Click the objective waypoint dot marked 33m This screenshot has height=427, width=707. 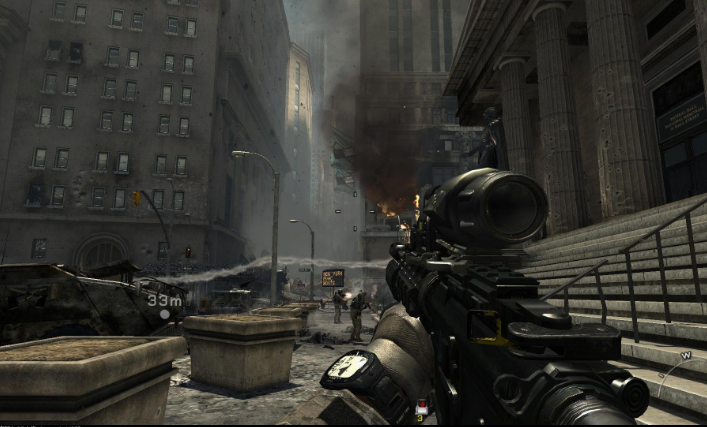coord(163,314)
